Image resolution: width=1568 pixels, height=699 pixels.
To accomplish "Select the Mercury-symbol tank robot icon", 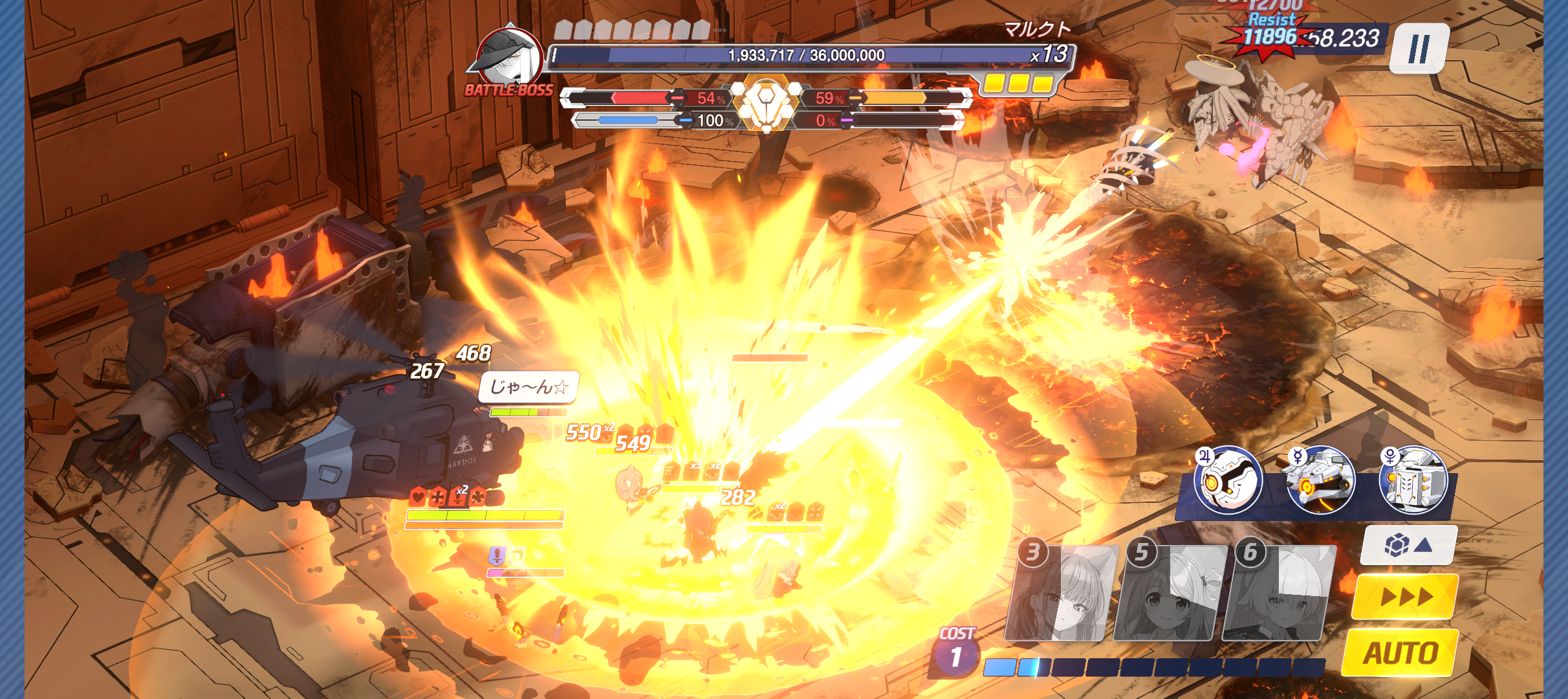I will pos(1320,480).
